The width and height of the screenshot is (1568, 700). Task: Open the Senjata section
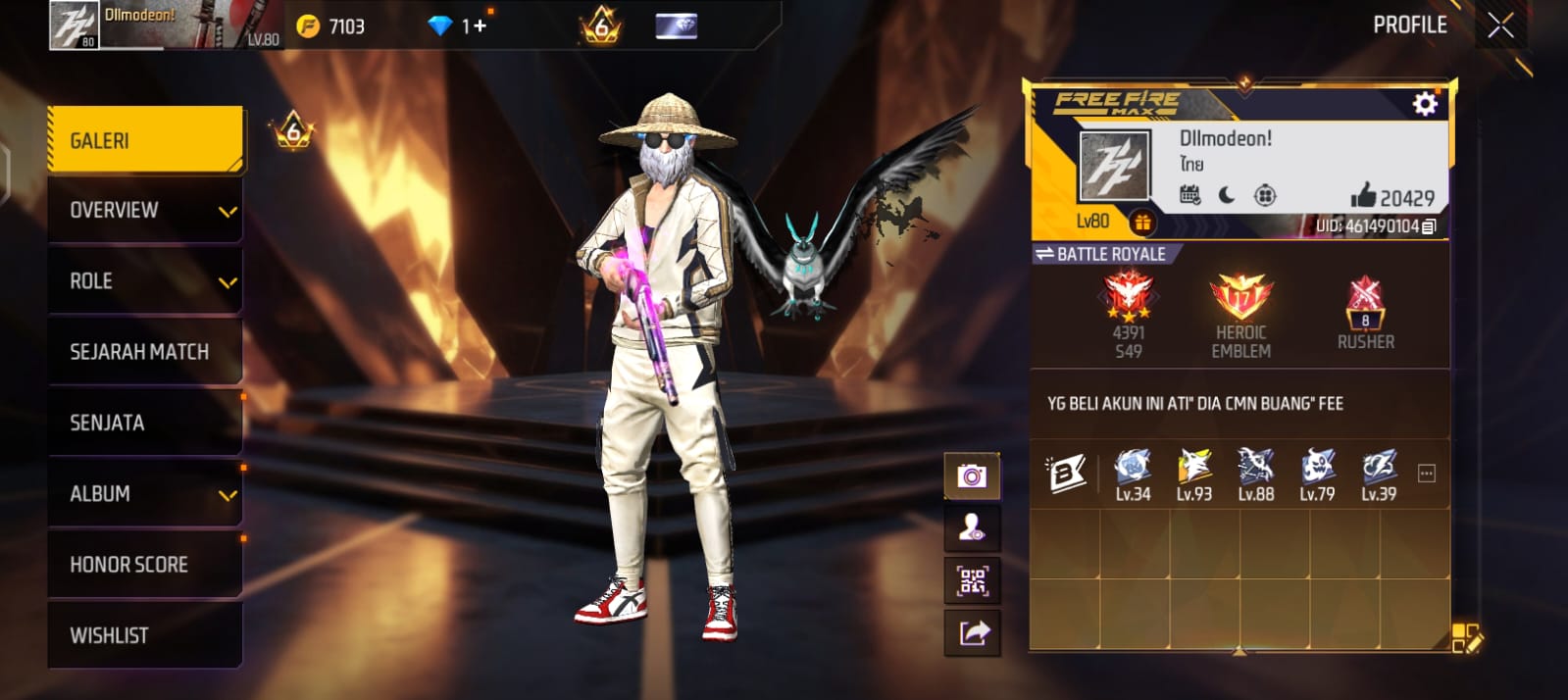pyautogui.click(x=145, y=423)
